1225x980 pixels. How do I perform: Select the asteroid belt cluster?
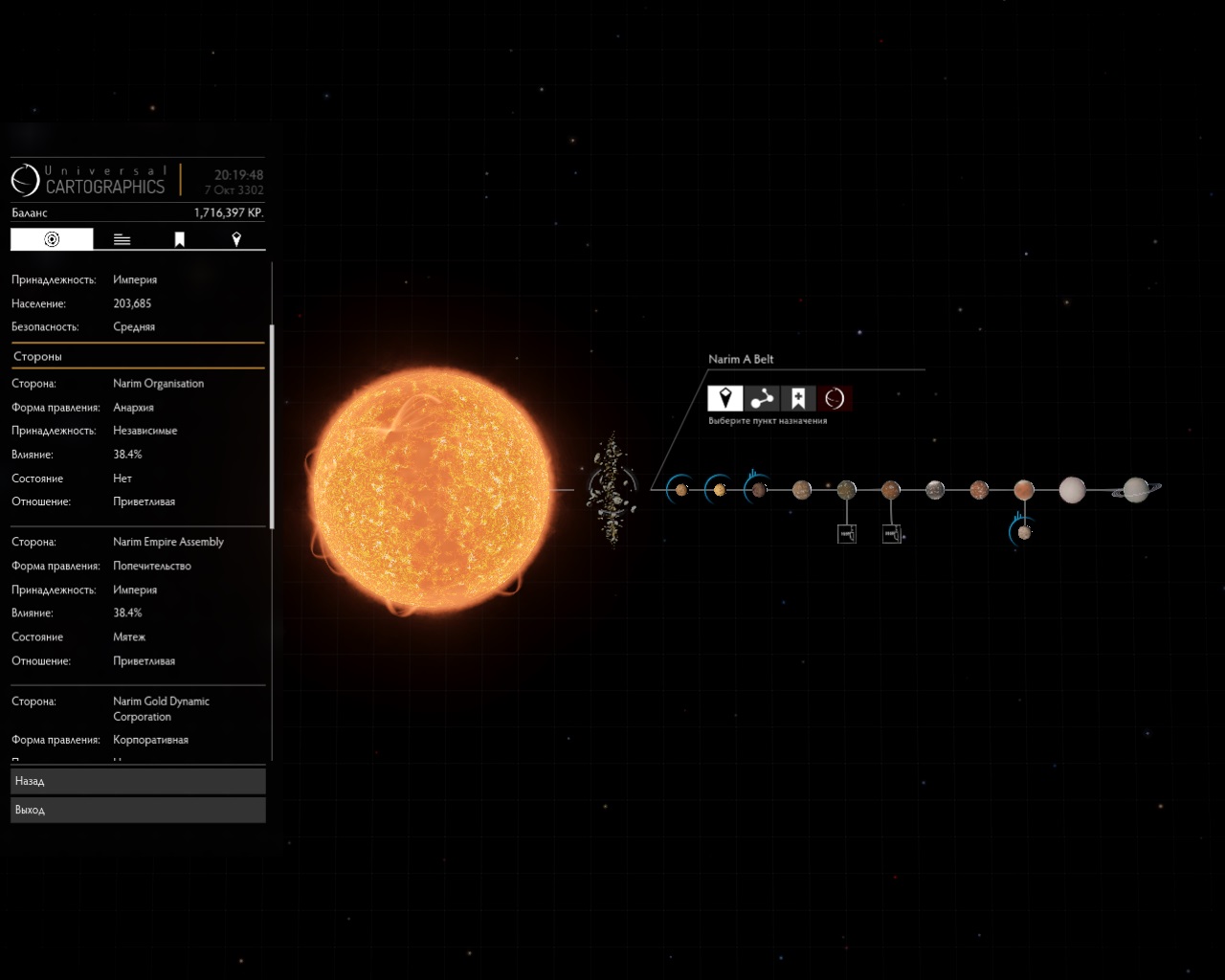[x=611, y=490]
